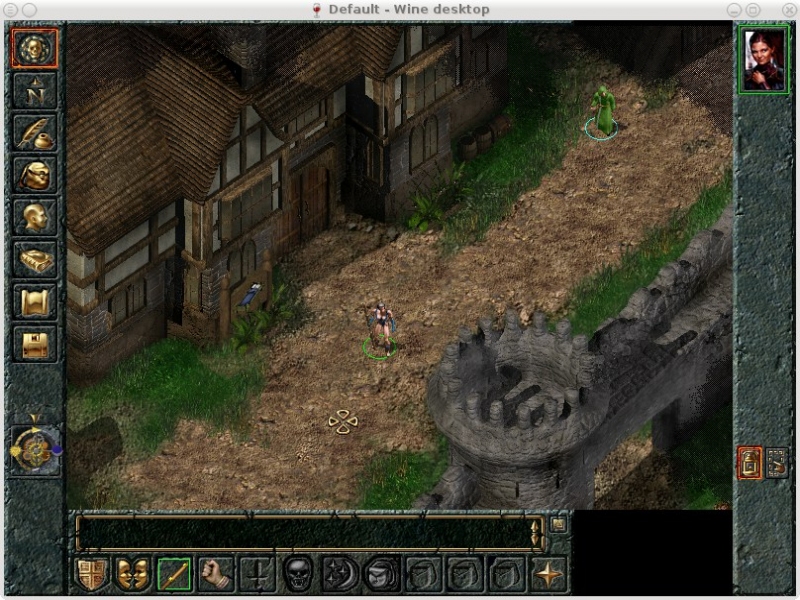Expand the message log window button

coord(558,523)
